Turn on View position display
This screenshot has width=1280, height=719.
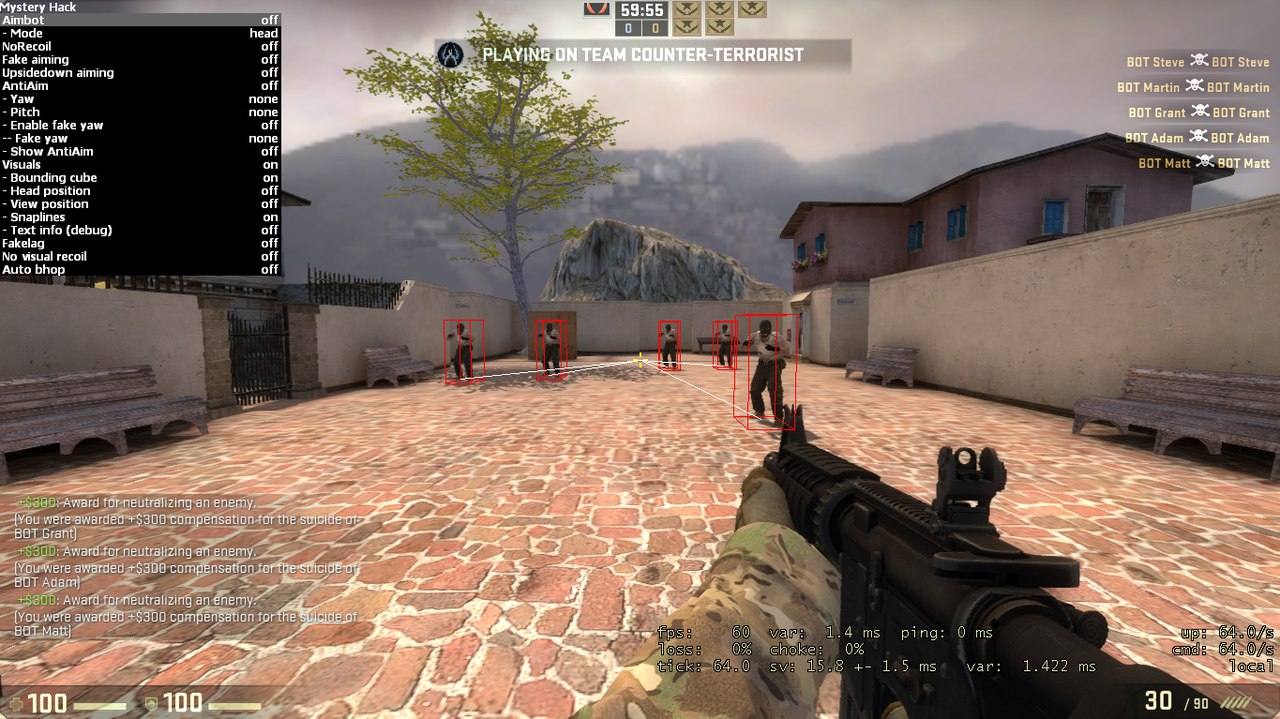[140, 204]
